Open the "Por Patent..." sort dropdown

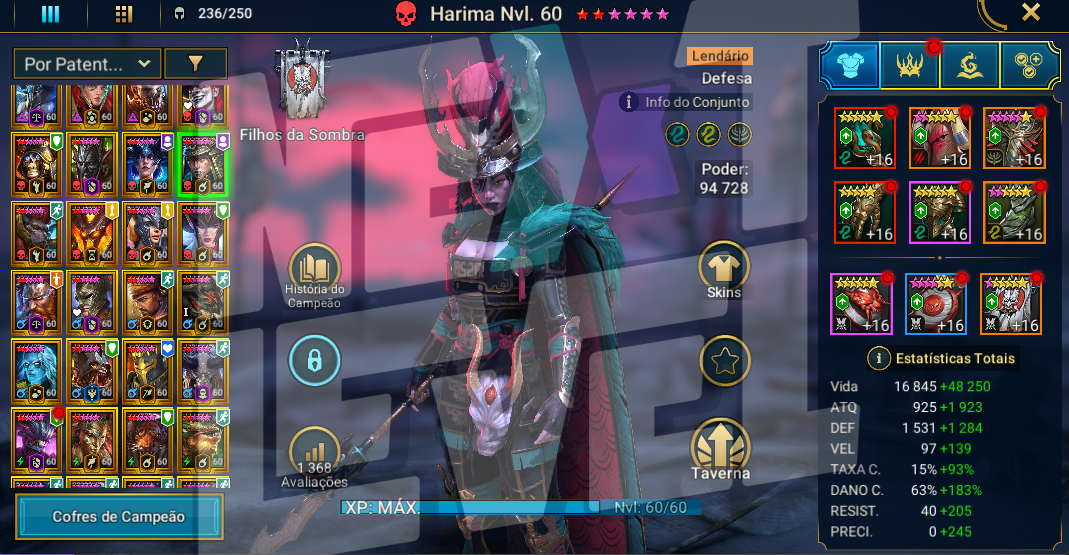coord(87,64)
